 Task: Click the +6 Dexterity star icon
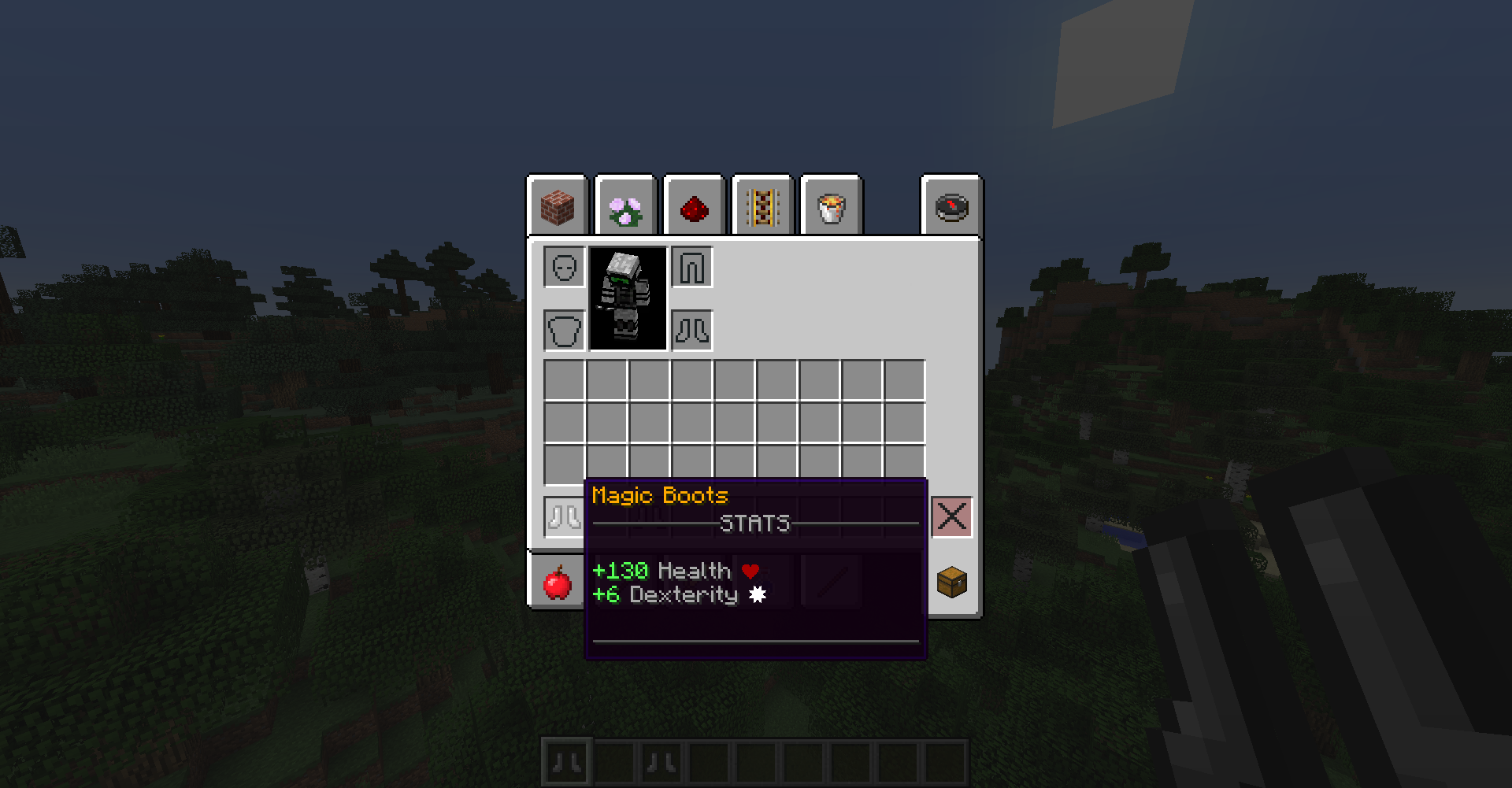[x=757, y=595]
